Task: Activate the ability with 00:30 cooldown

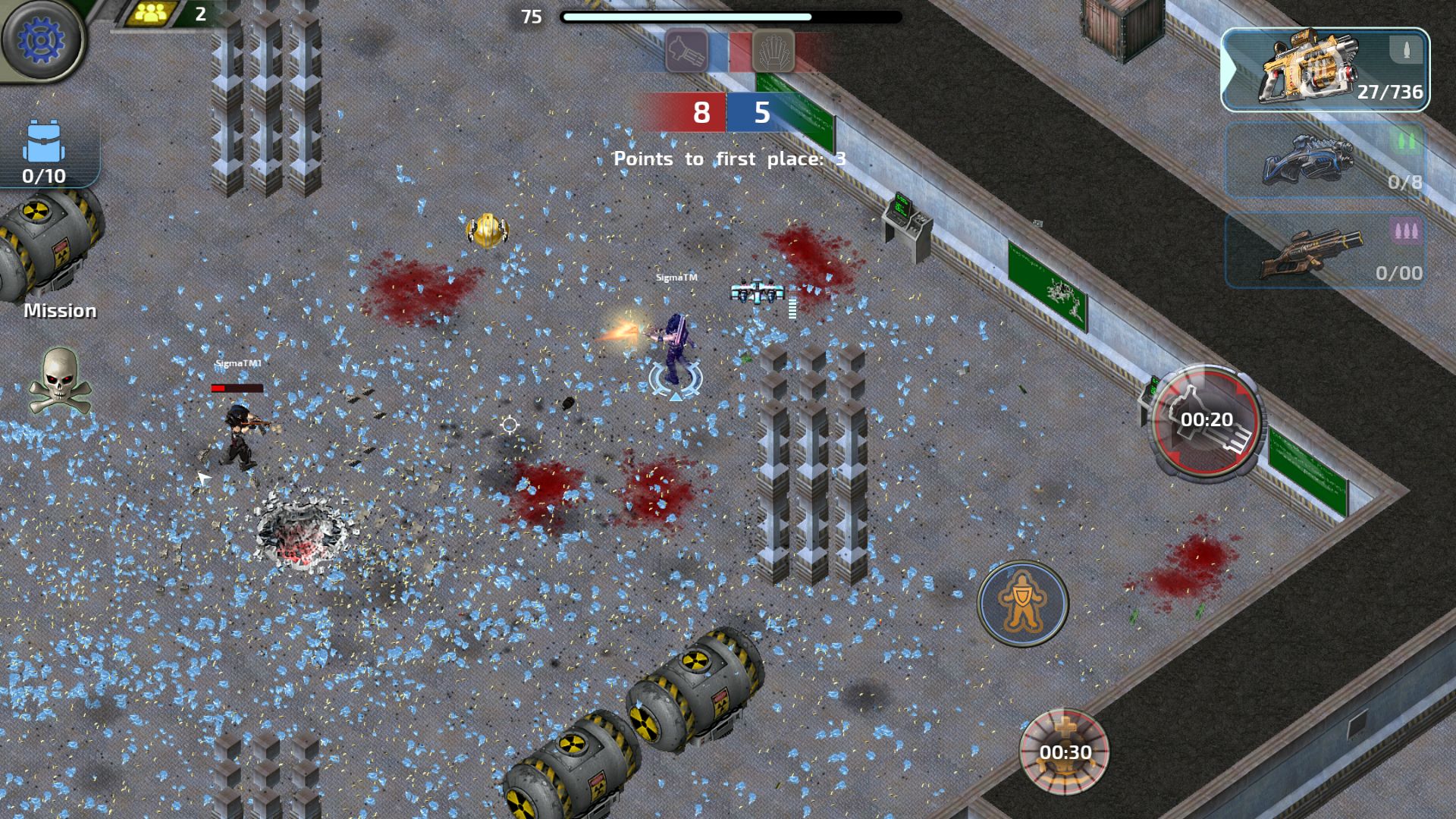Action: [x=1065, y=751]
